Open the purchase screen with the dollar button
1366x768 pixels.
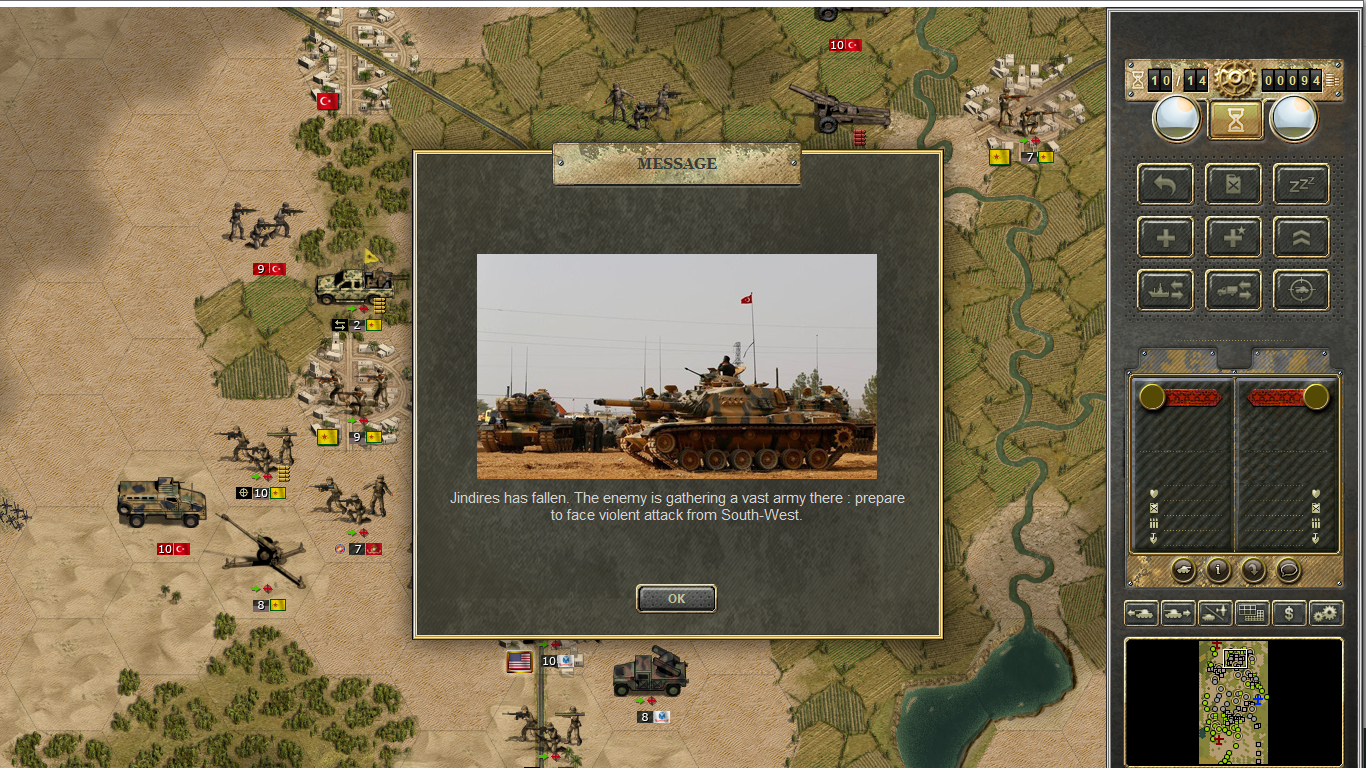[1289, 613]
